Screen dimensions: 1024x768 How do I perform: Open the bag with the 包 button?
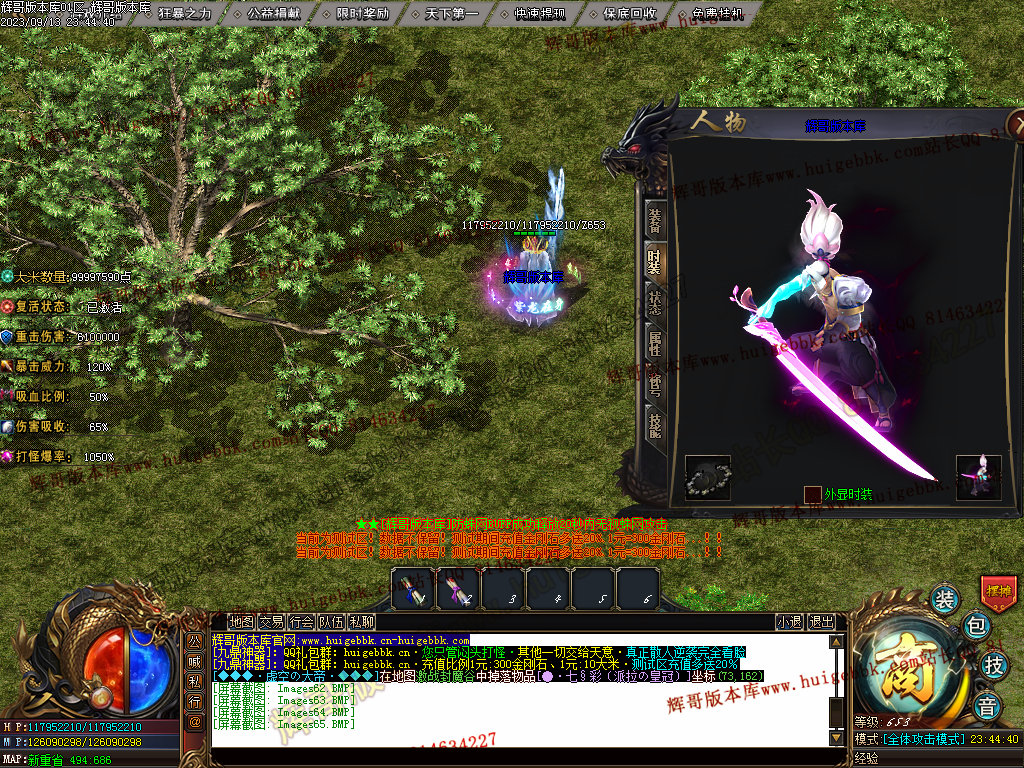click(x=976, y=627)
